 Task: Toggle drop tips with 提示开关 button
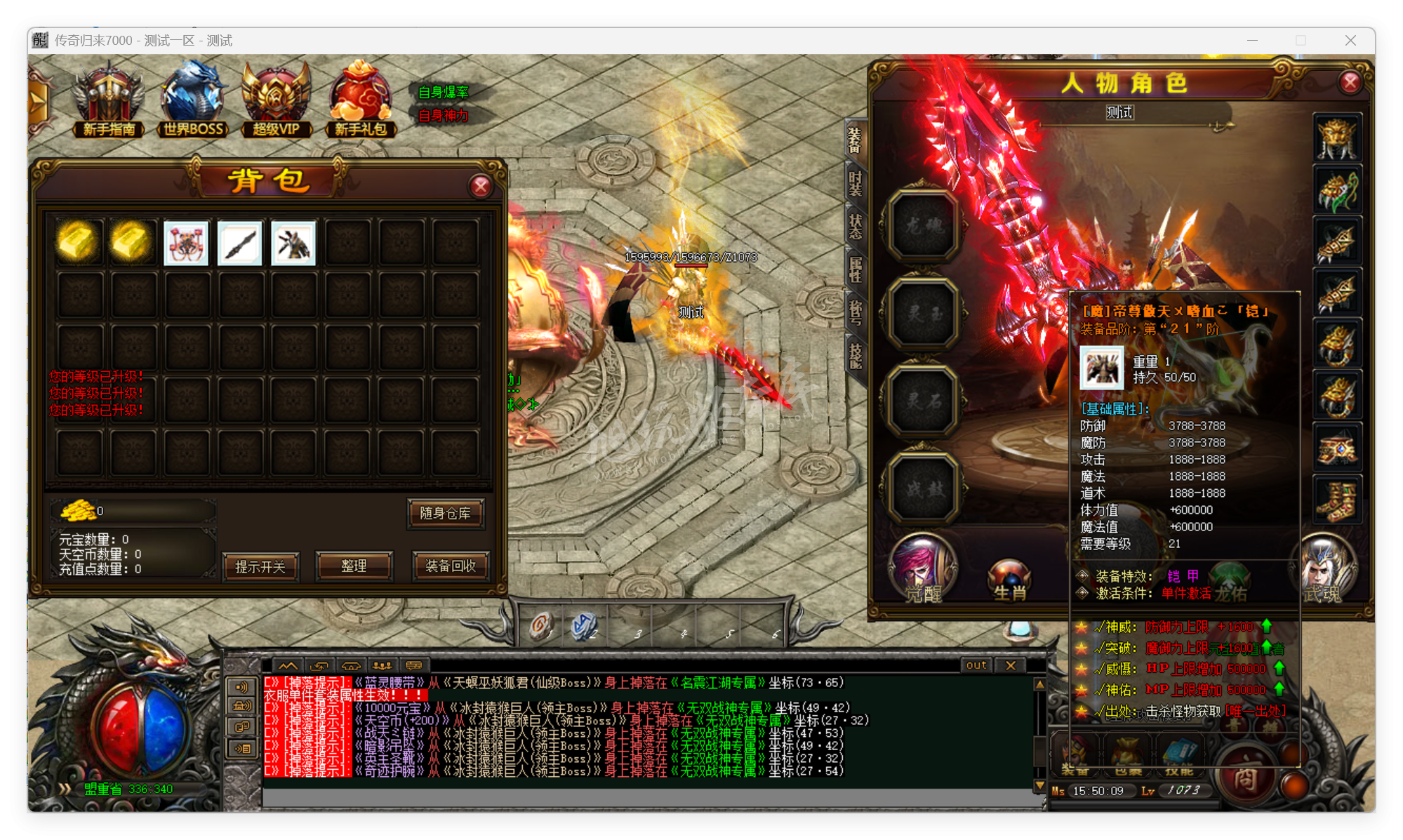click(260, 567)
